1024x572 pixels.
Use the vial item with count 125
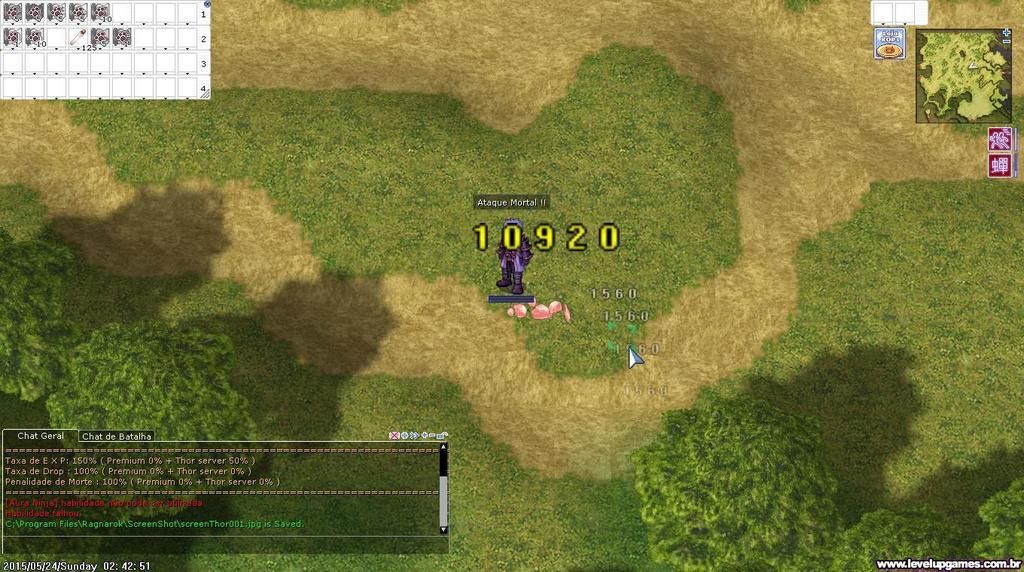click(x=78, y=38)
